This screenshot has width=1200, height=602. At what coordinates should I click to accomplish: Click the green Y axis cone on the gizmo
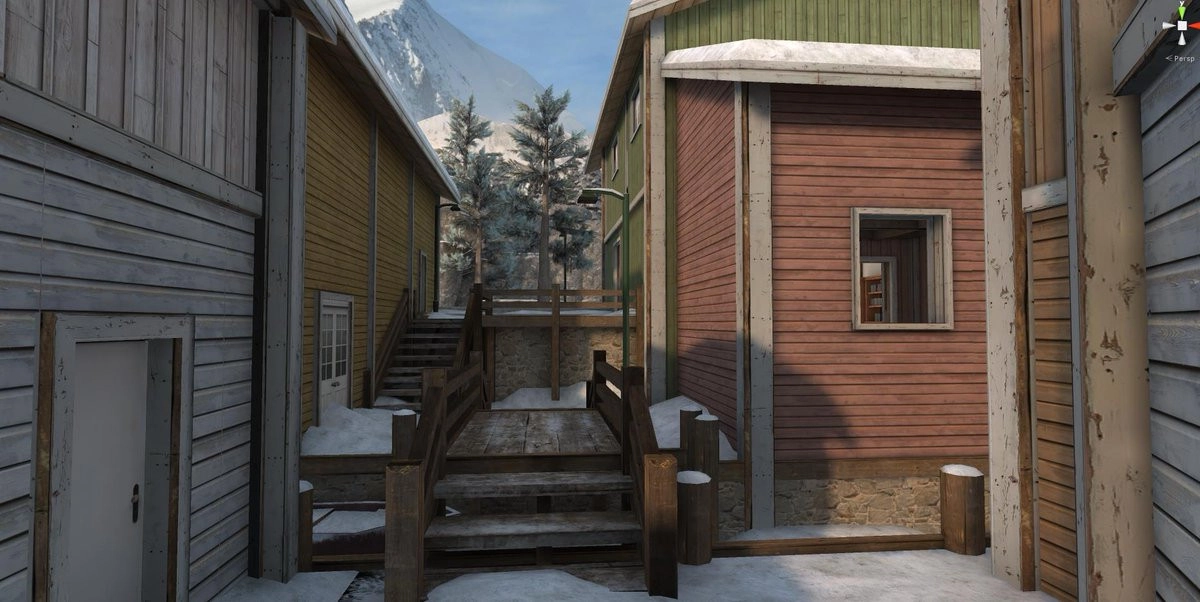[1180, 9]
